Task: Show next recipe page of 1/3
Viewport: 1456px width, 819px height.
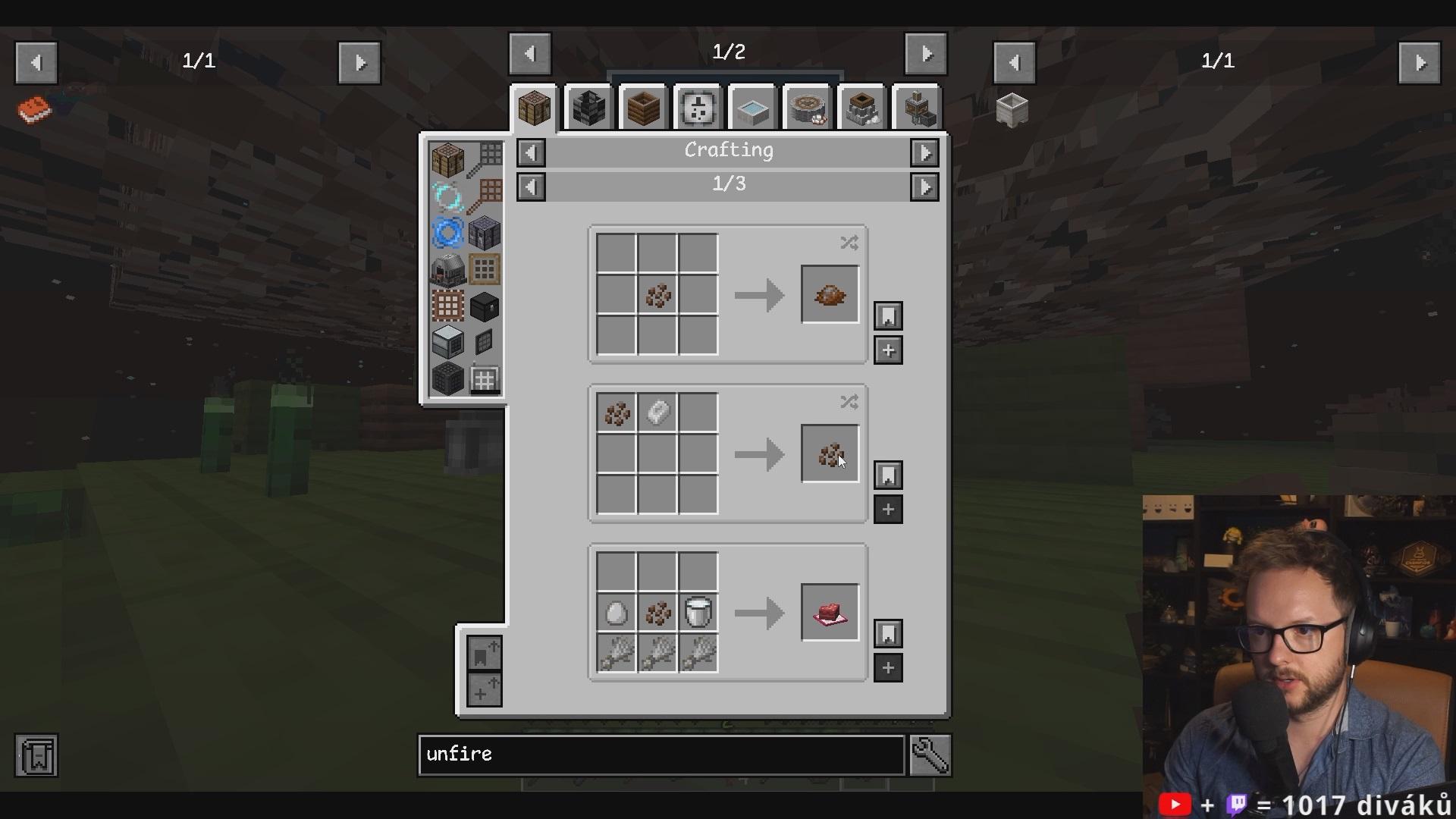Action: 924,187
